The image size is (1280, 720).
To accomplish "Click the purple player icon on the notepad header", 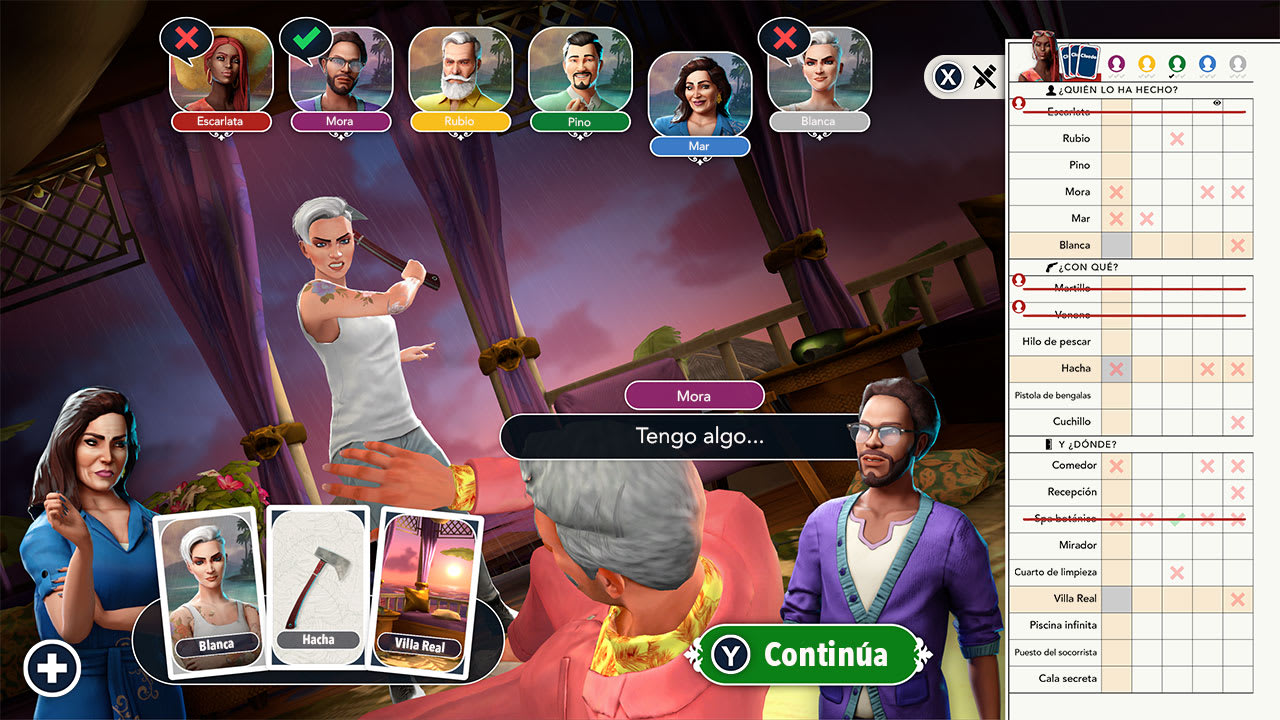I will (x=1117, y=63).
